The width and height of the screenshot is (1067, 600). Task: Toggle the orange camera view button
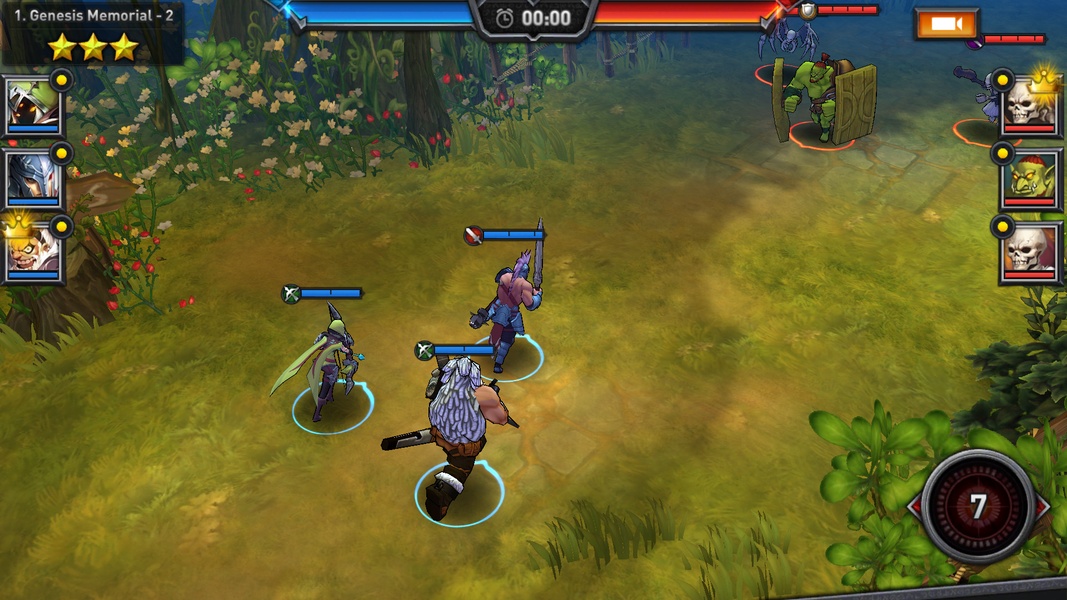(946, 24)
